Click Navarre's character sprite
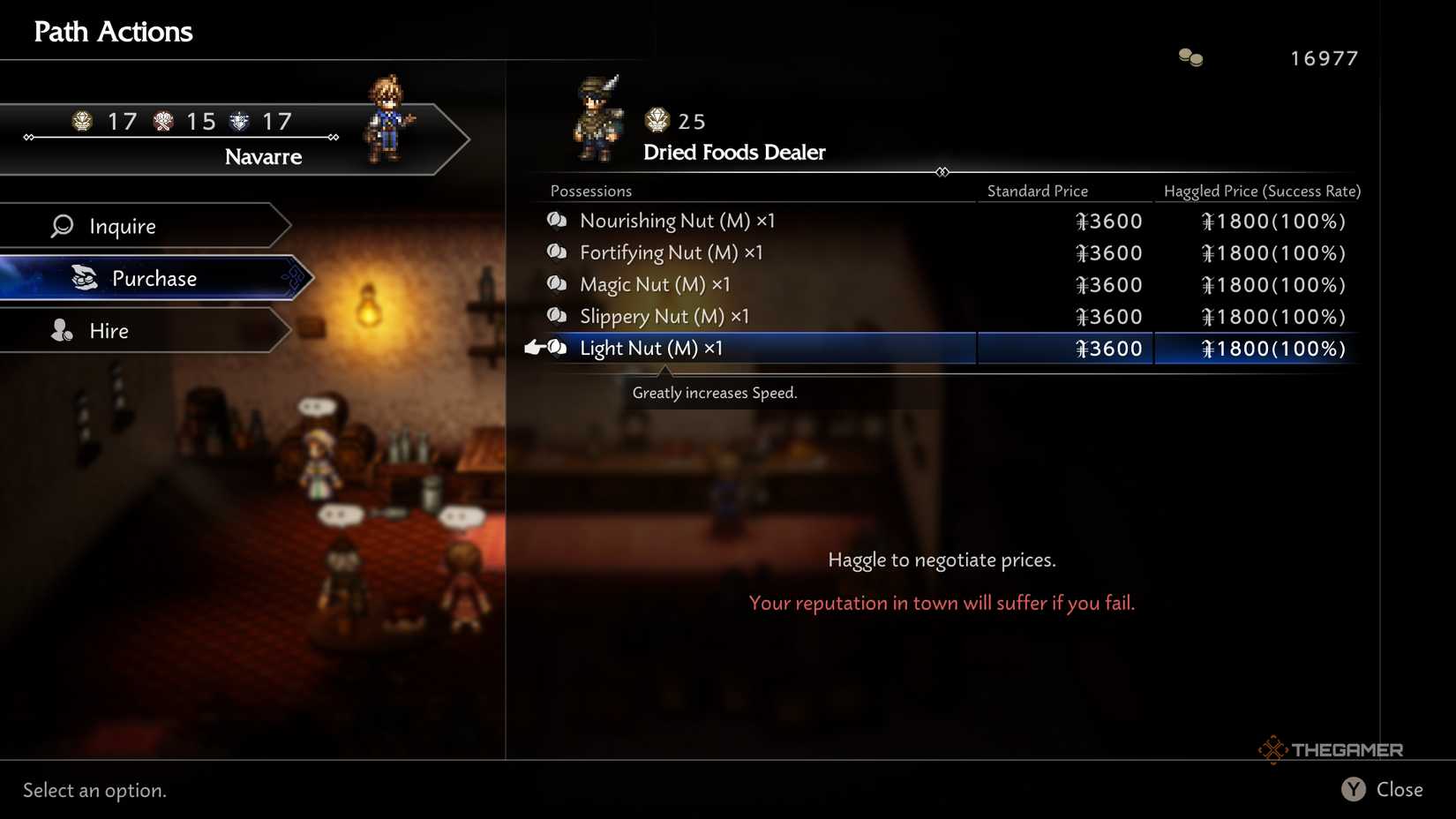This screenshot has width=1456, height=819. pyautogui.click(x=388, y=119)
